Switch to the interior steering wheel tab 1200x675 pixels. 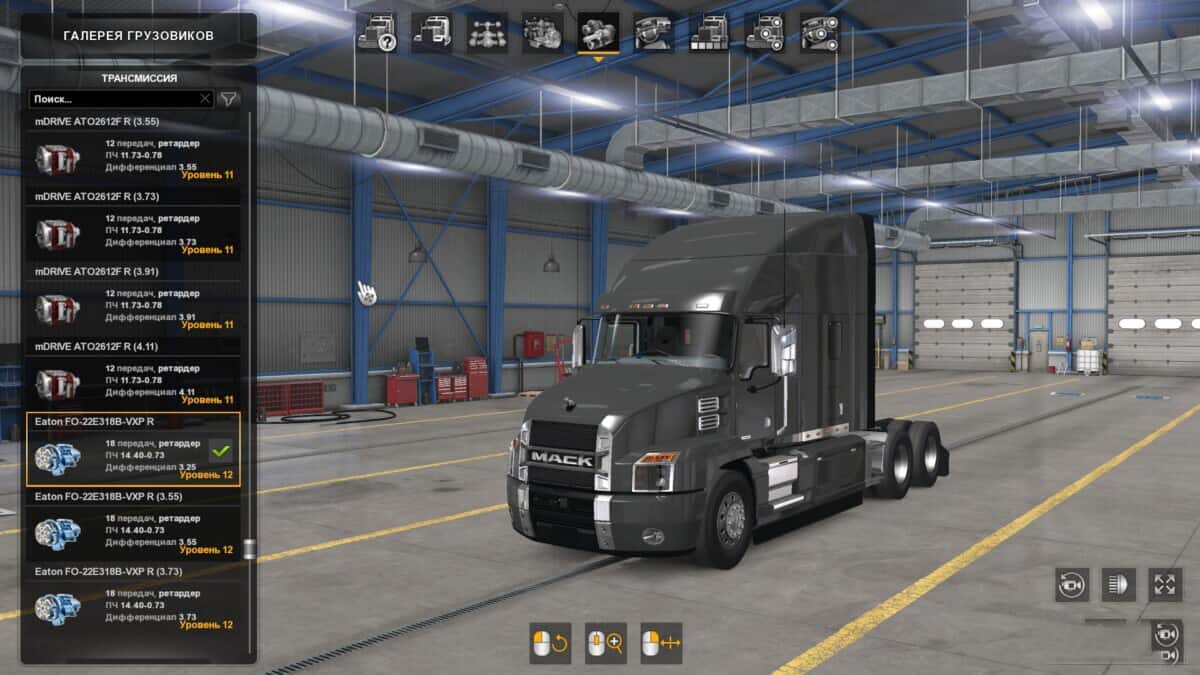pos(653,33)
